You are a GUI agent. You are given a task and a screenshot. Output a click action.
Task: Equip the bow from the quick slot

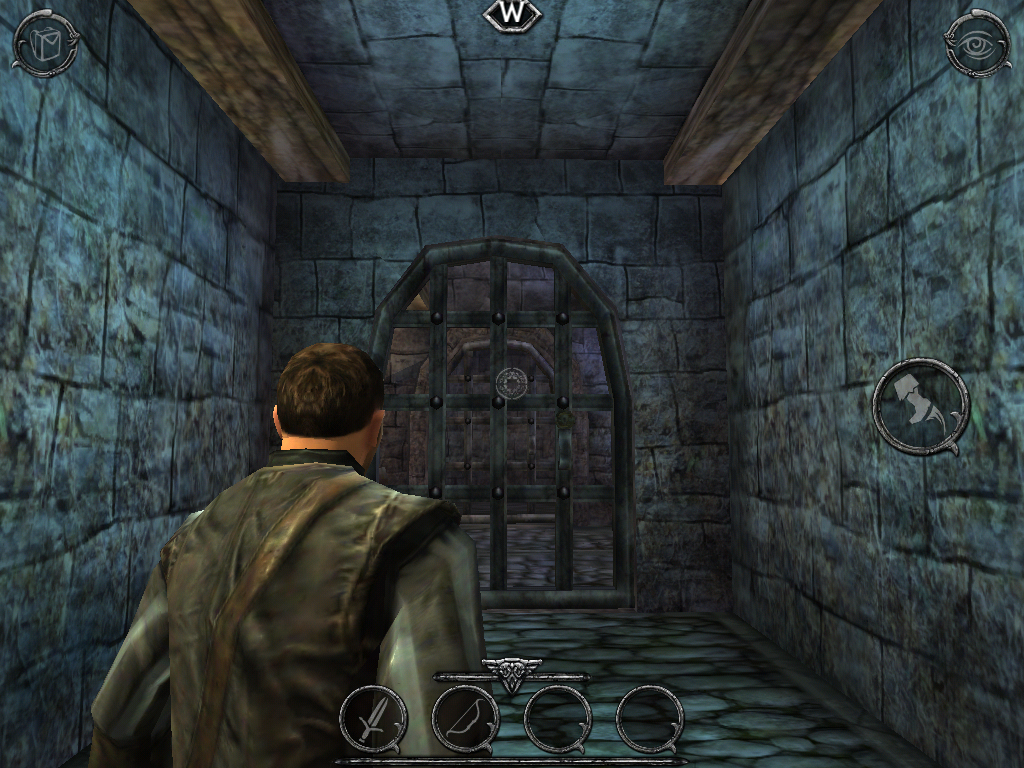[465, 718]
